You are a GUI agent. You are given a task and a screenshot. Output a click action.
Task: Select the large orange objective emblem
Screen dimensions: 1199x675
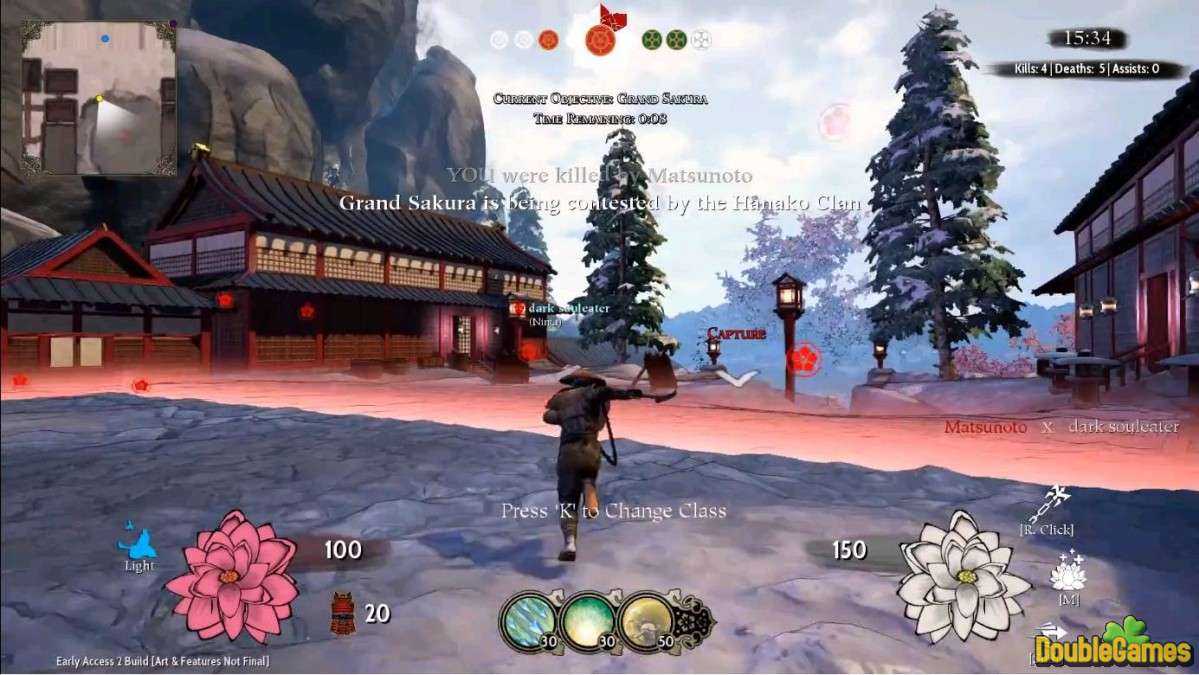599,40
